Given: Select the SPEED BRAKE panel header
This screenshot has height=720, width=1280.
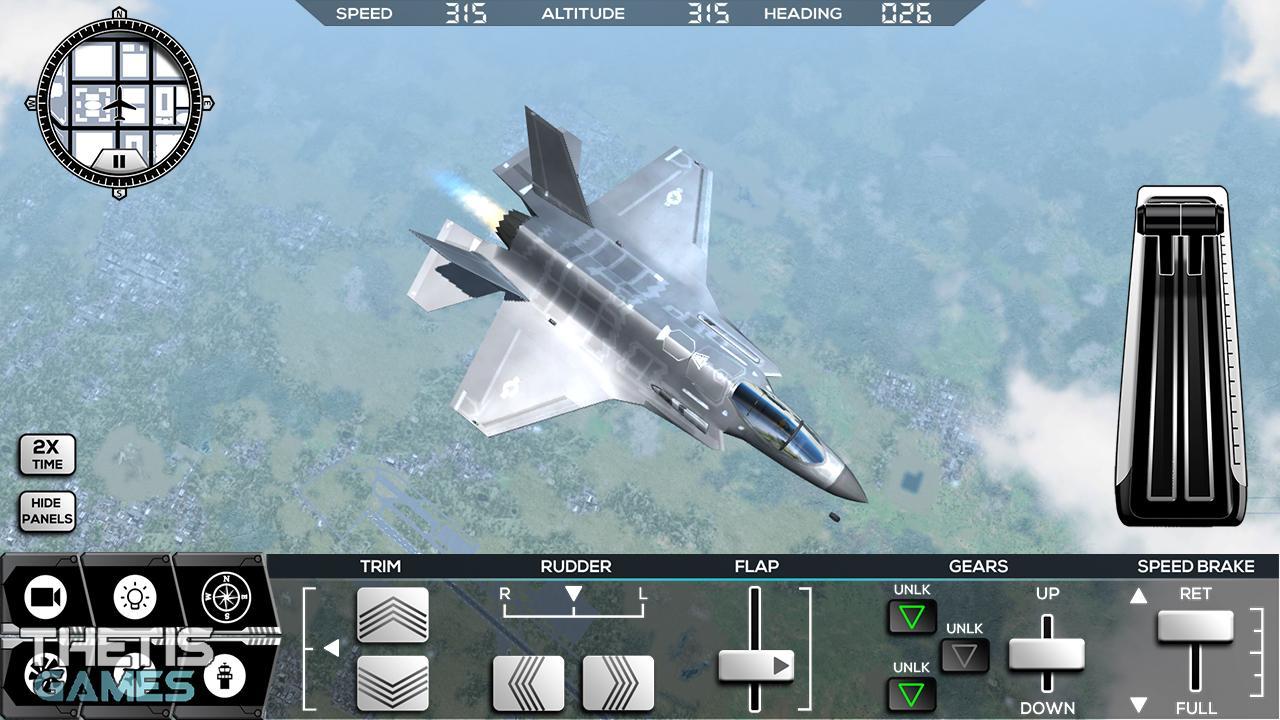Looking at the screenshot, I should click(1196, 566).
